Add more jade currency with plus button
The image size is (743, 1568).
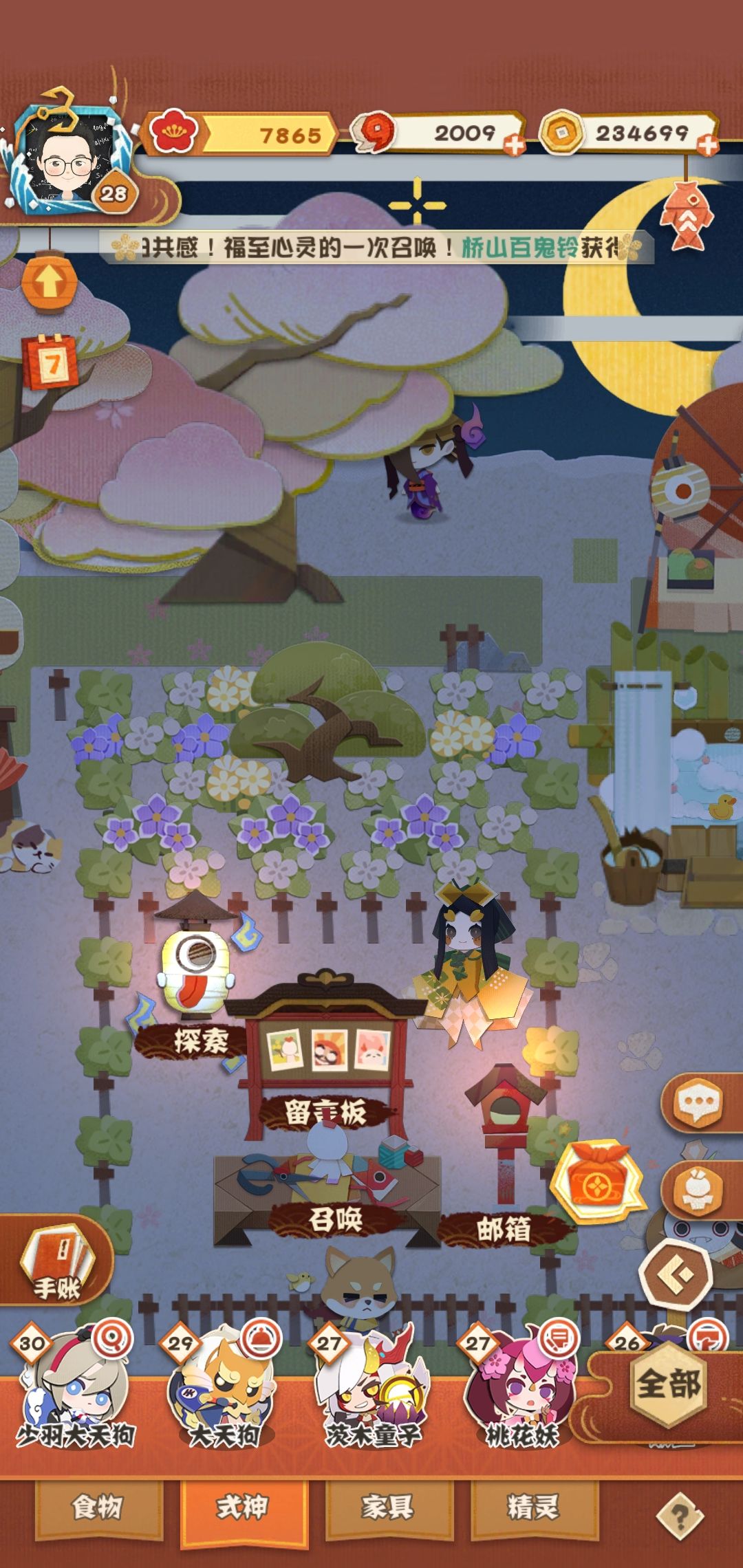514,145
